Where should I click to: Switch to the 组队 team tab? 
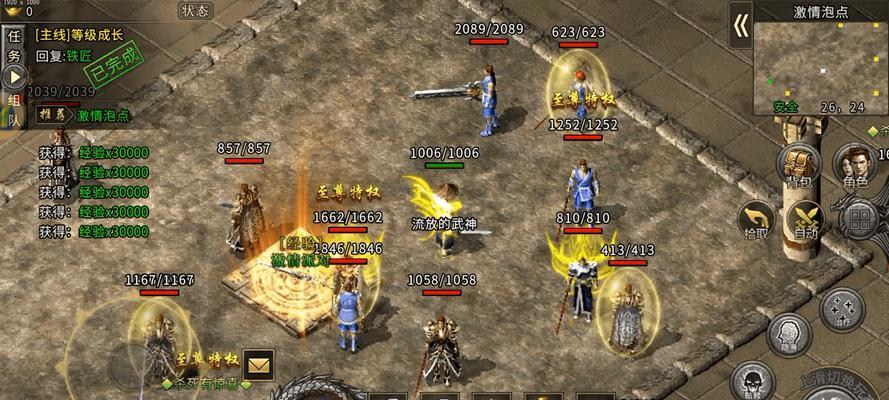[14, 110]
